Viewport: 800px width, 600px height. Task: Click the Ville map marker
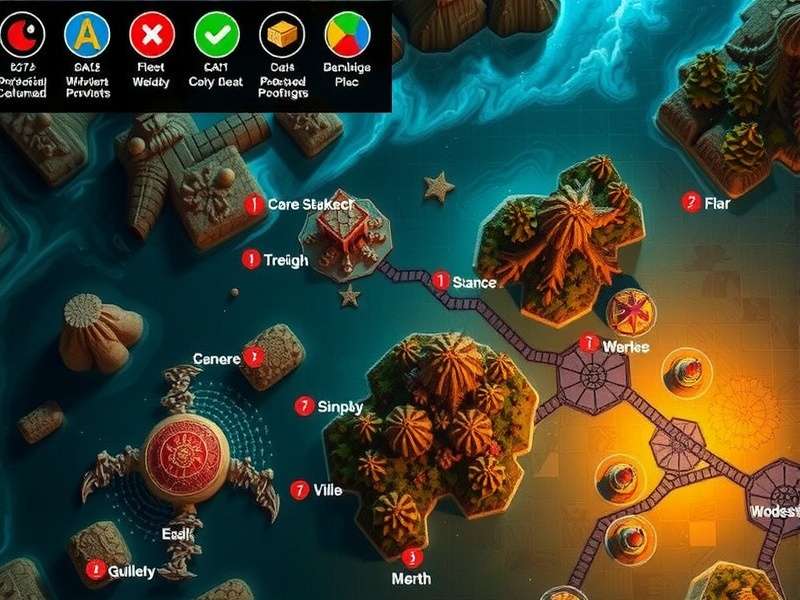pyautogui.click(x=298, y=490)
